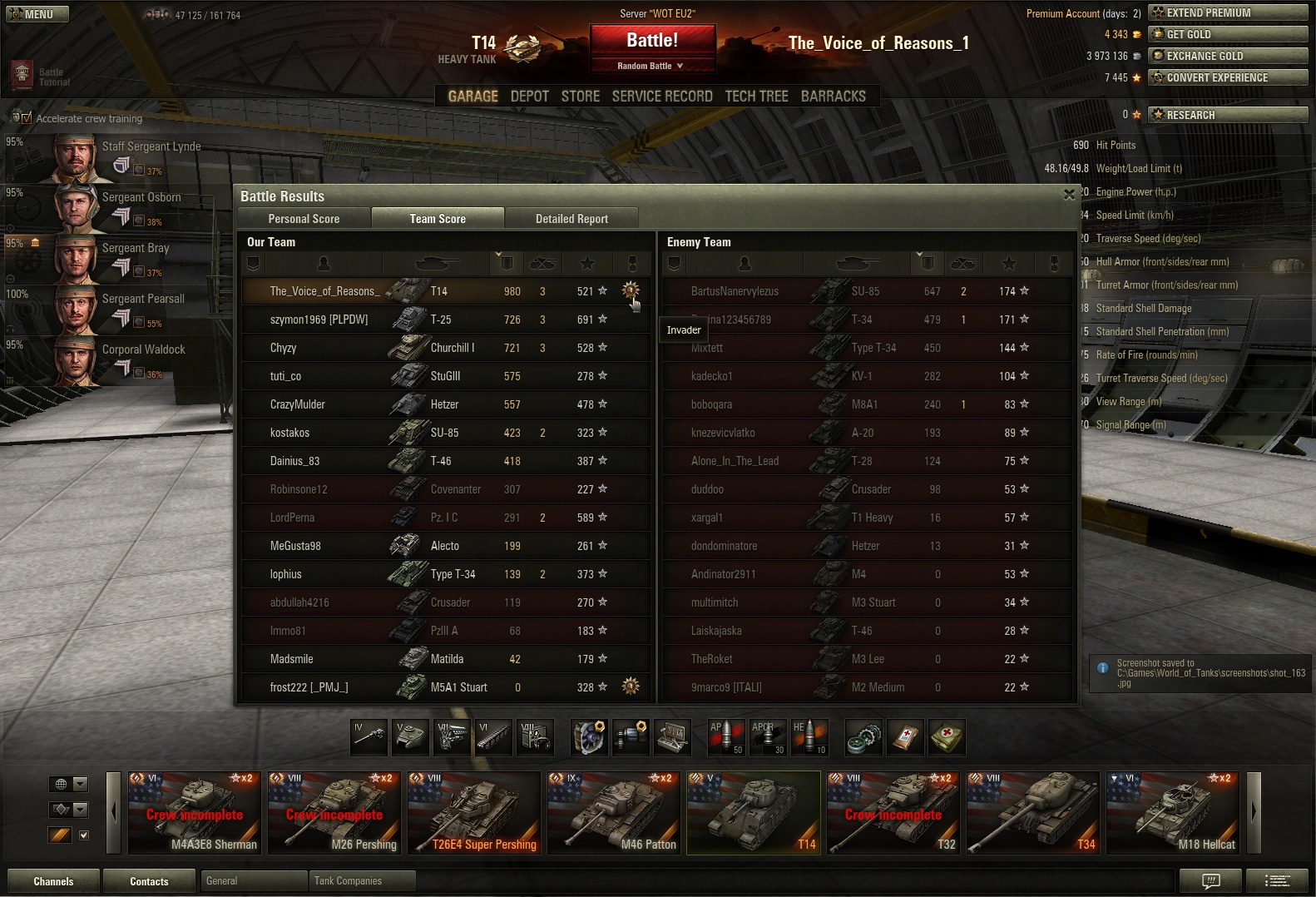Image resolution: width=1316 pixels, height=897 pixels.
Task: Open the Contacts list
Action: tap(149, 881)
